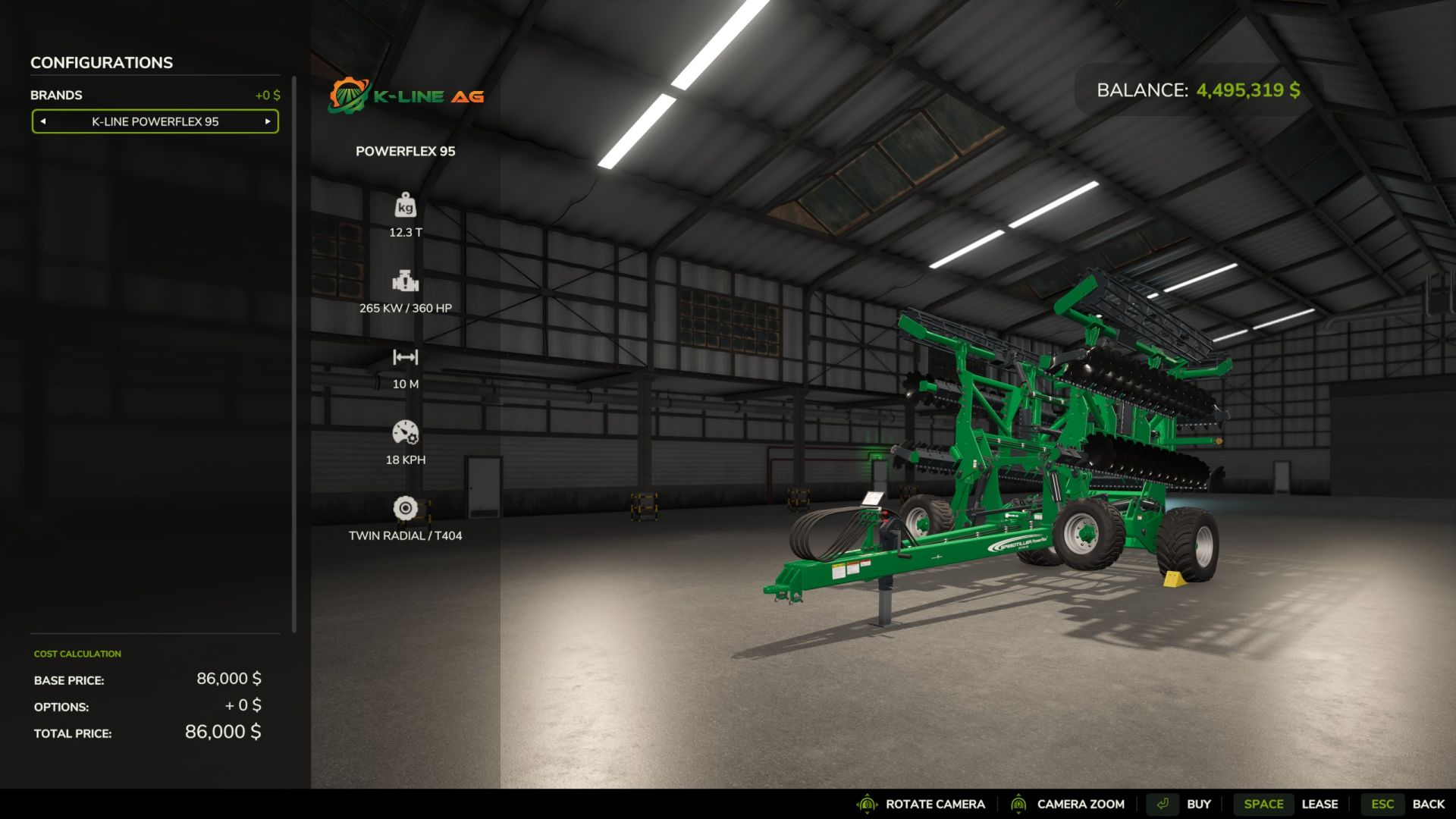Select the speedometer icon above 18 KPH
The image size is (1456, 819).
(406, 432)
